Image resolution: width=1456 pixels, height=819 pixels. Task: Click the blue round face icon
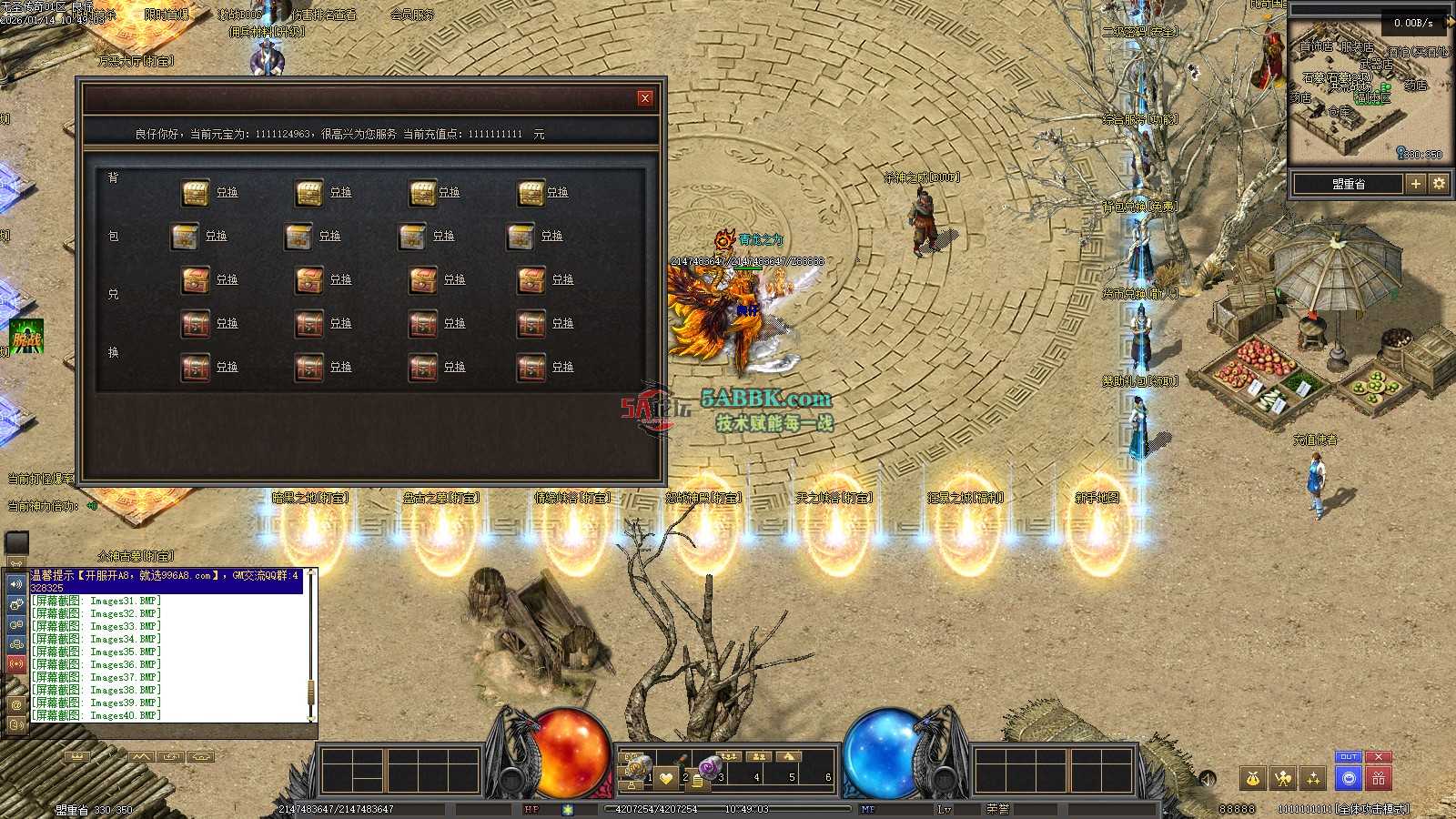click(x=1349, y=778)
